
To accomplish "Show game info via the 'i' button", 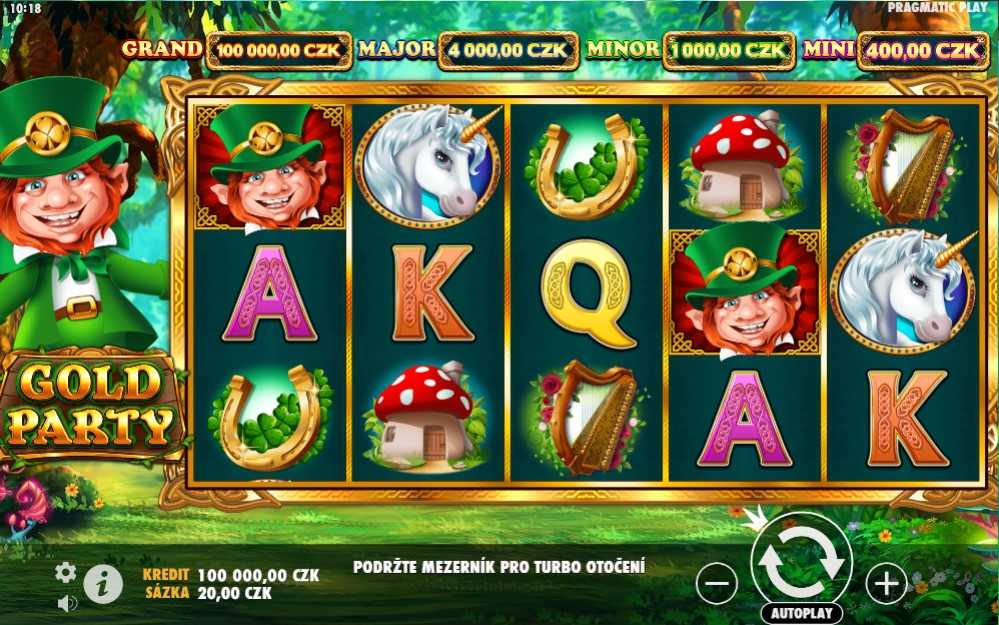I will pyautogui.click(x=103, y=584).
